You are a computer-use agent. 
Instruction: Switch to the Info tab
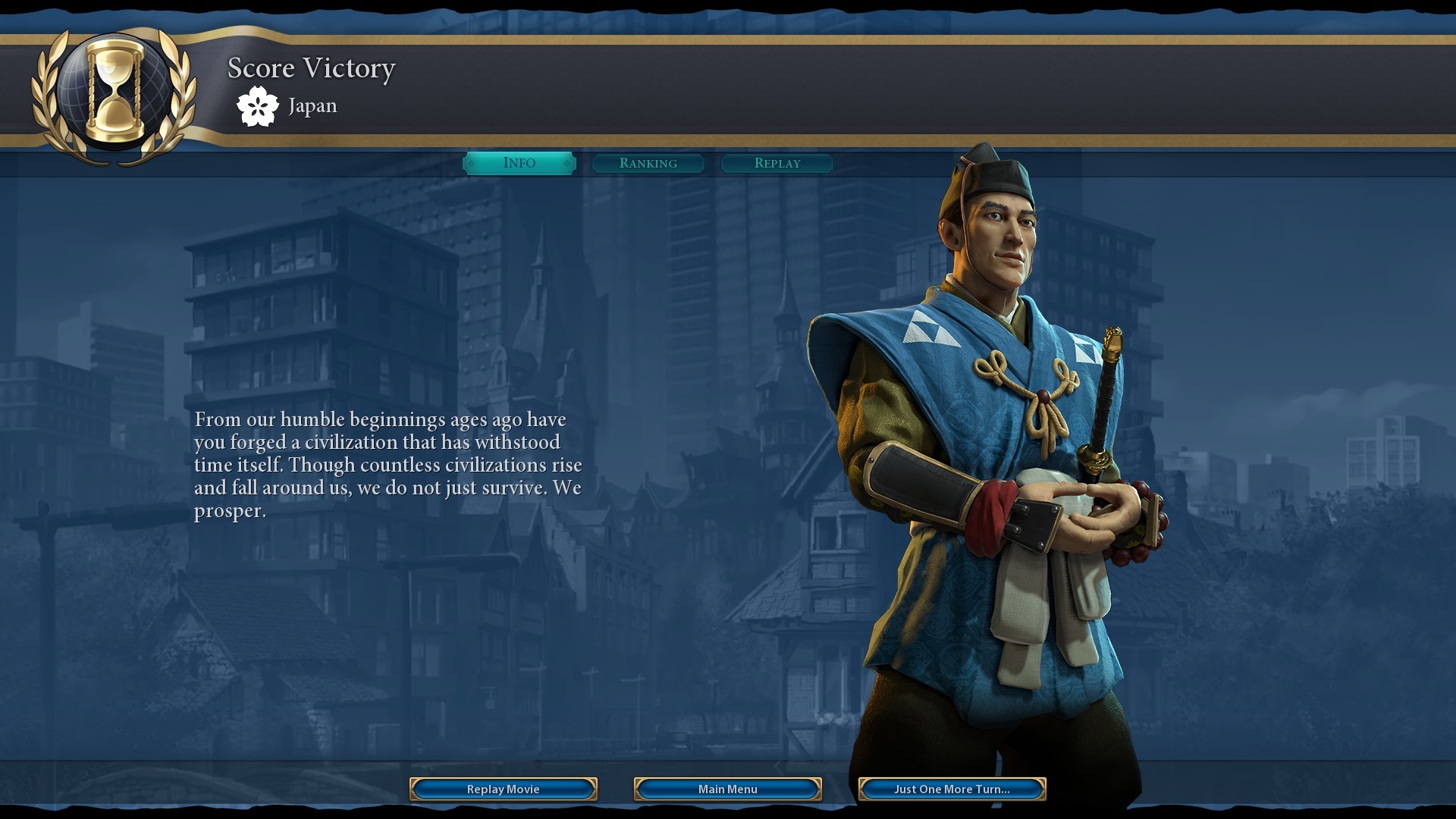pyautogui.click(x=519, y=163)
